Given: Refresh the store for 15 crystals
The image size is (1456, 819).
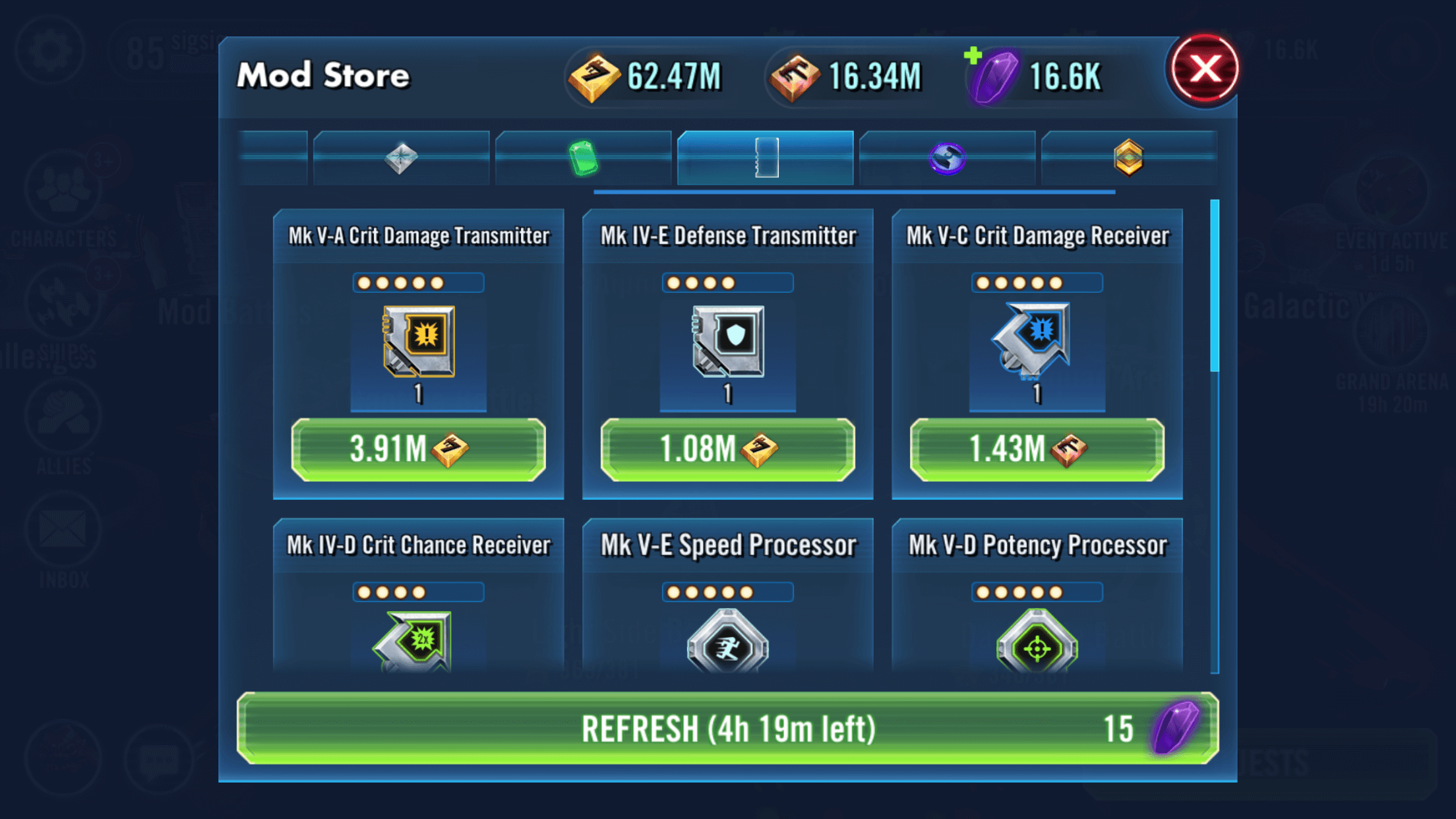Looking at the screenshot, I should (727, 729).
